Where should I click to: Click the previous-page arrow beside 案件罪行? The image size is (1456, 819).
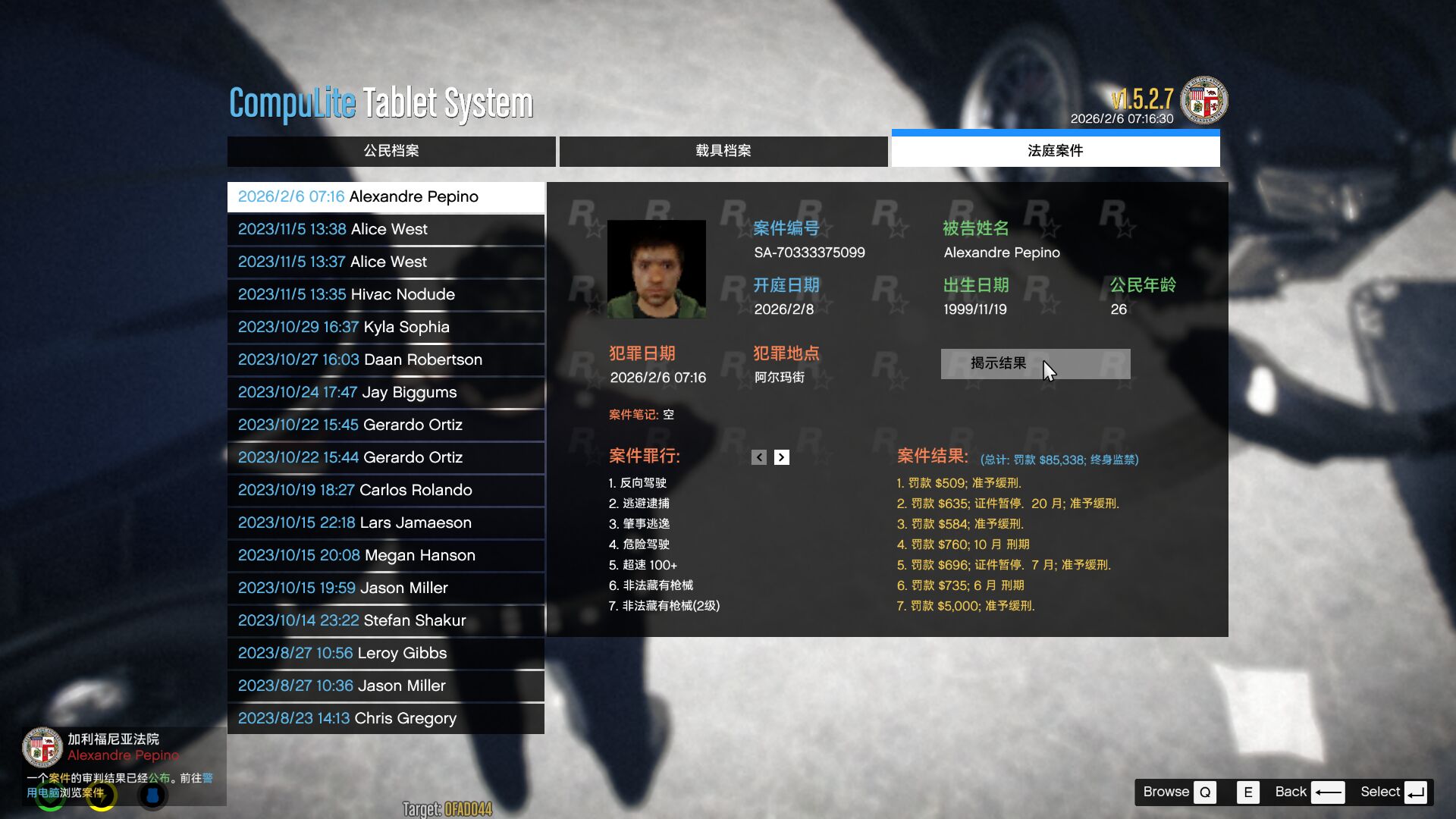(758, 457)
